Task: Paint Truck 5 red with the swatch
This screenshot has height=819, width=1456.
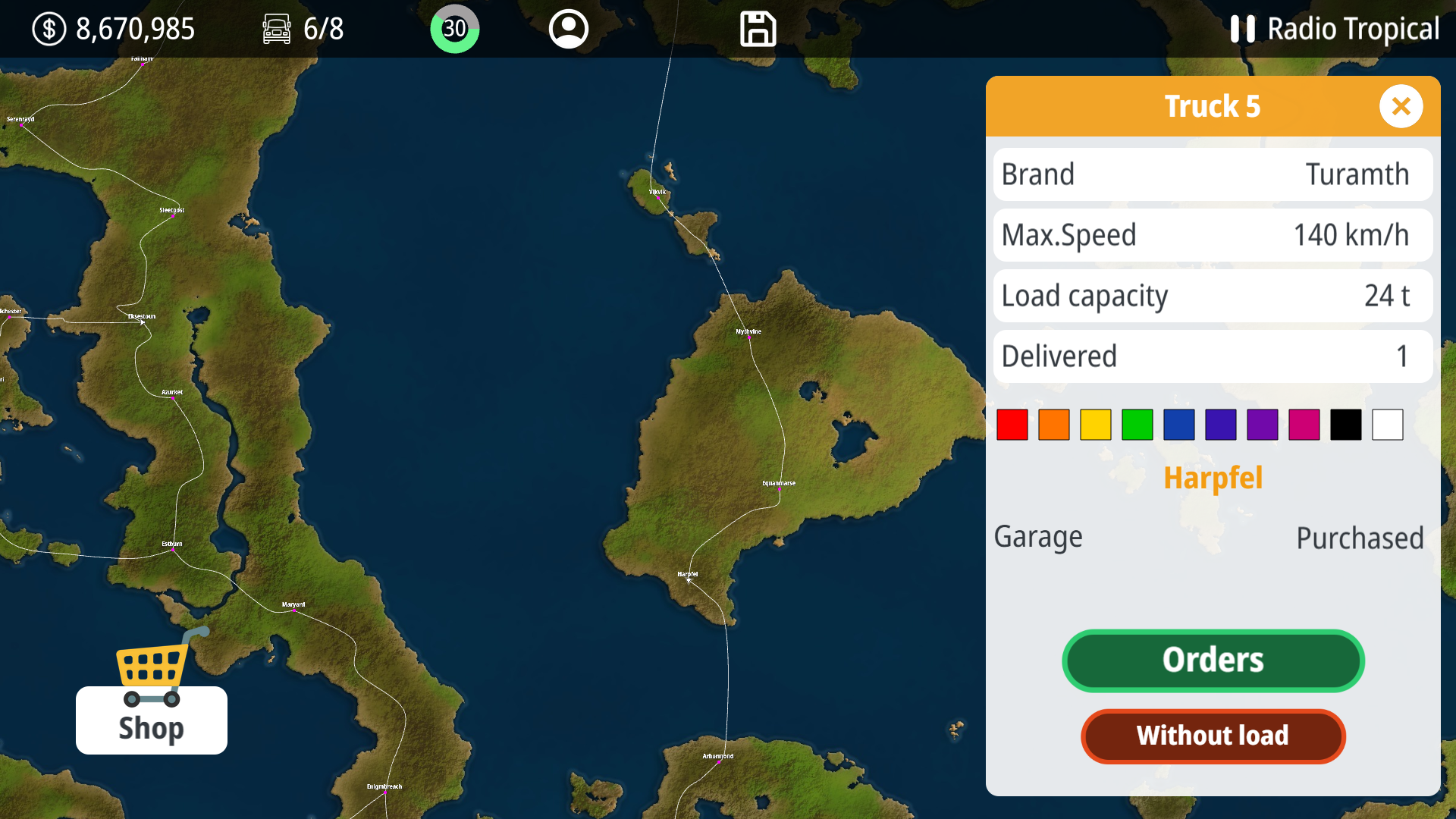Action: [x=1012, y=424]
